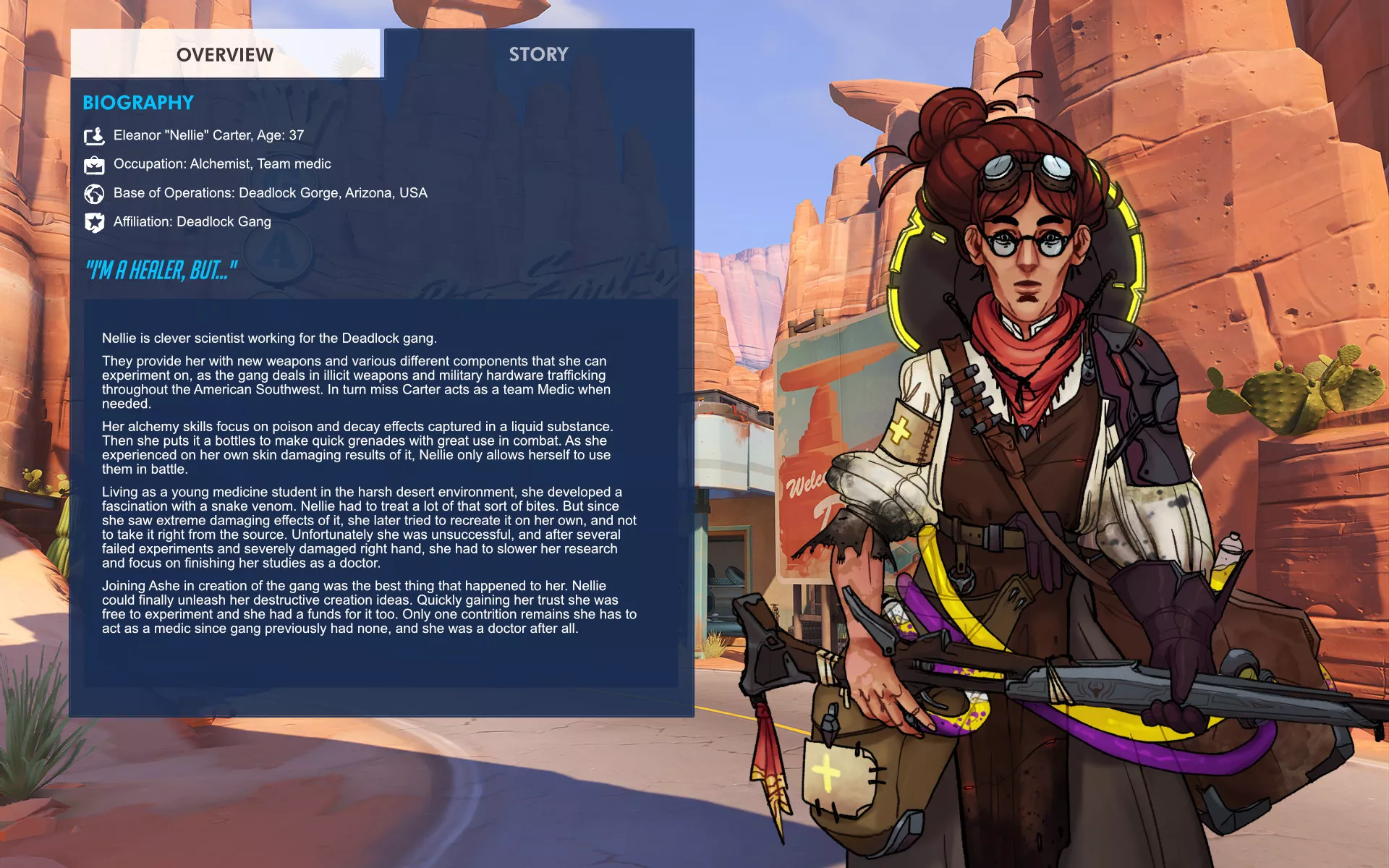Switch to the Story tab
The width and height of the screenshot is (1389, 868).
(538, 54)
